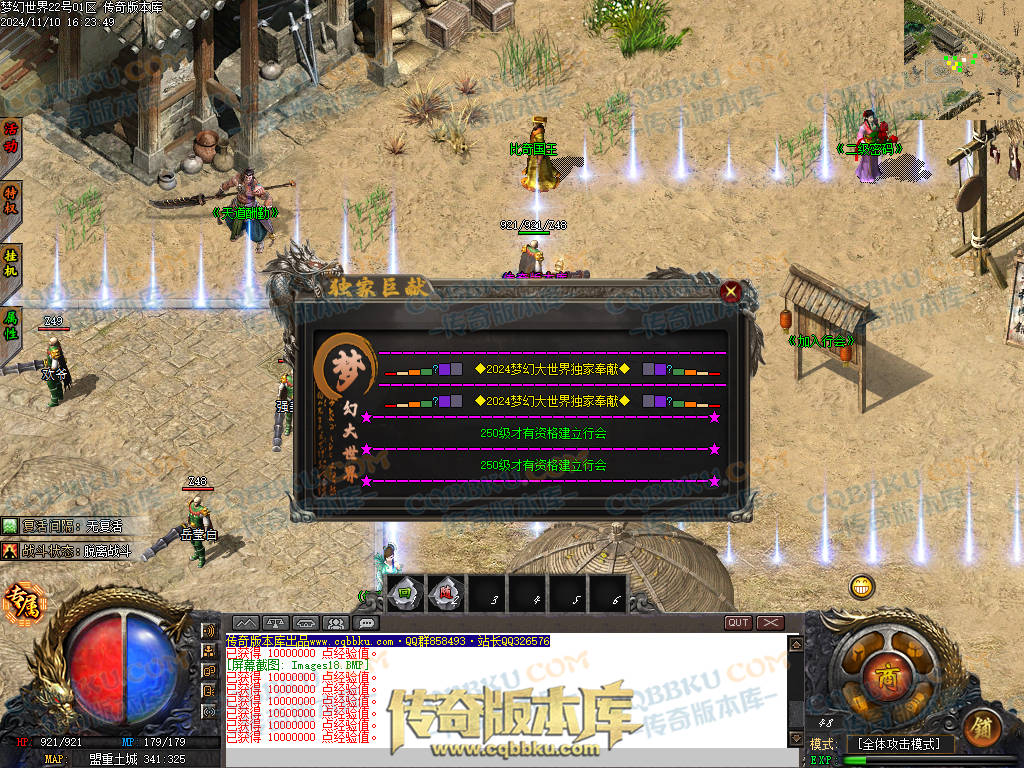Click the round 专属 emblem button
Screen dimensions: 1024x768
click(20, 601)
